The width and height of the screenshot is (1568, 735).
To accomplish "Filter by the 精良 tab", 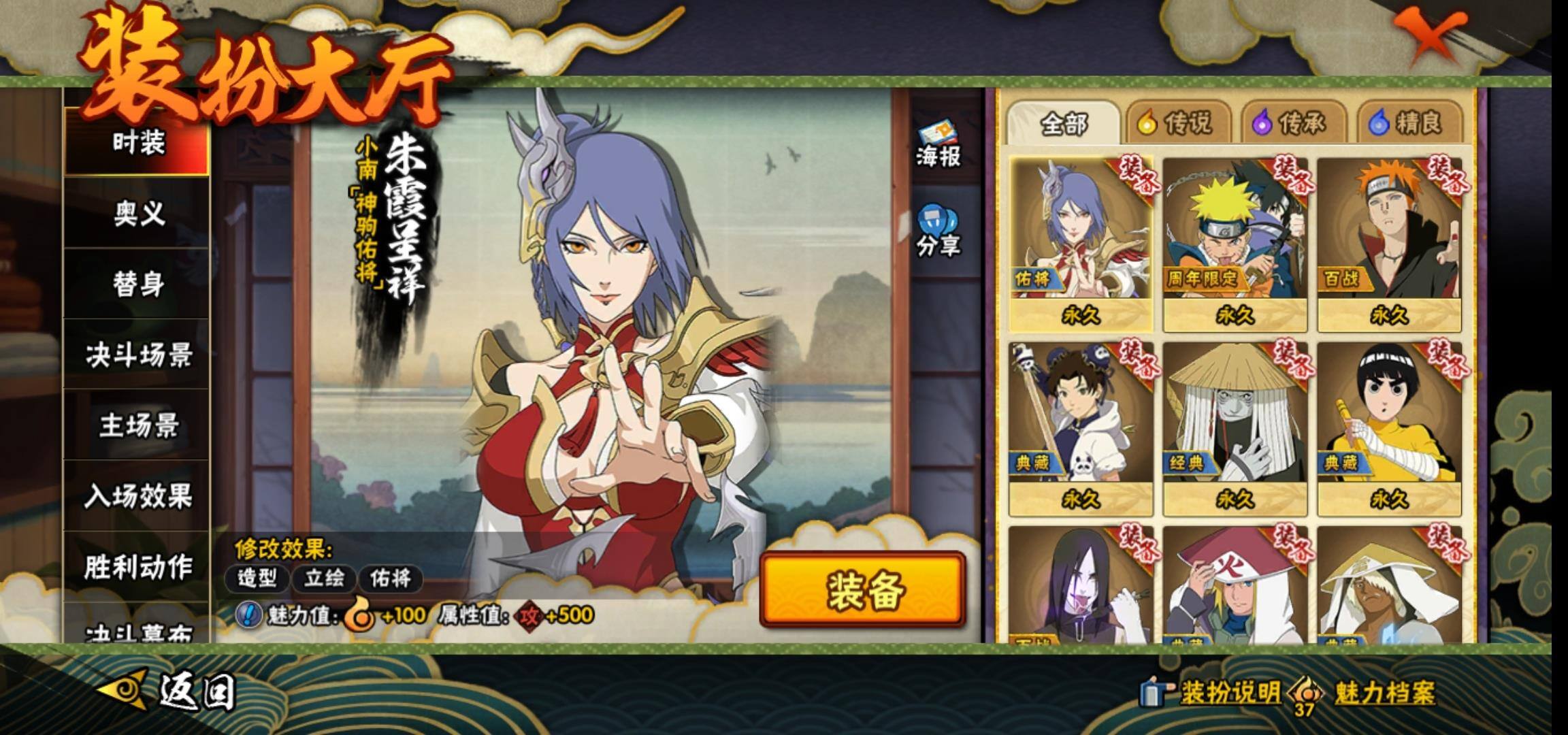I will (1409, 124).
